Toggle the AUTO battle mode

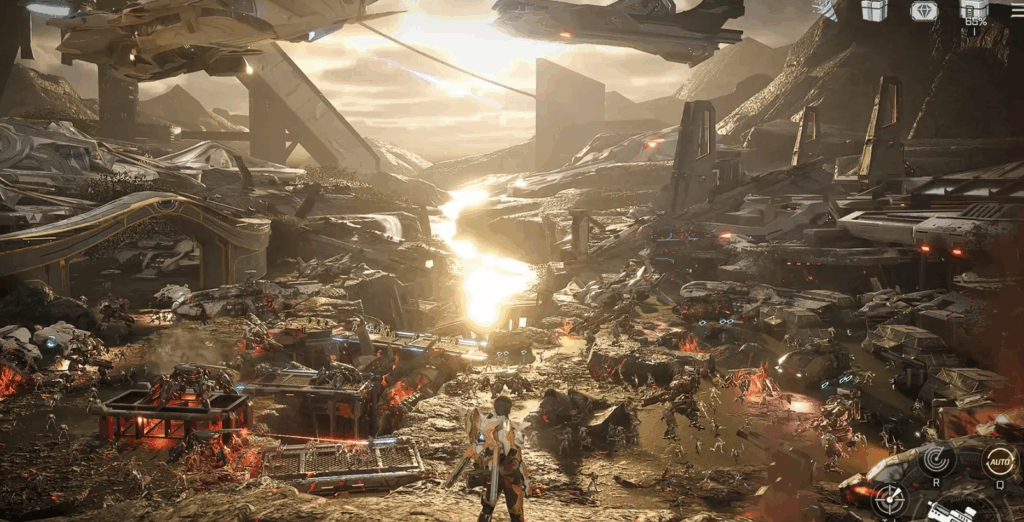(999, 461)
